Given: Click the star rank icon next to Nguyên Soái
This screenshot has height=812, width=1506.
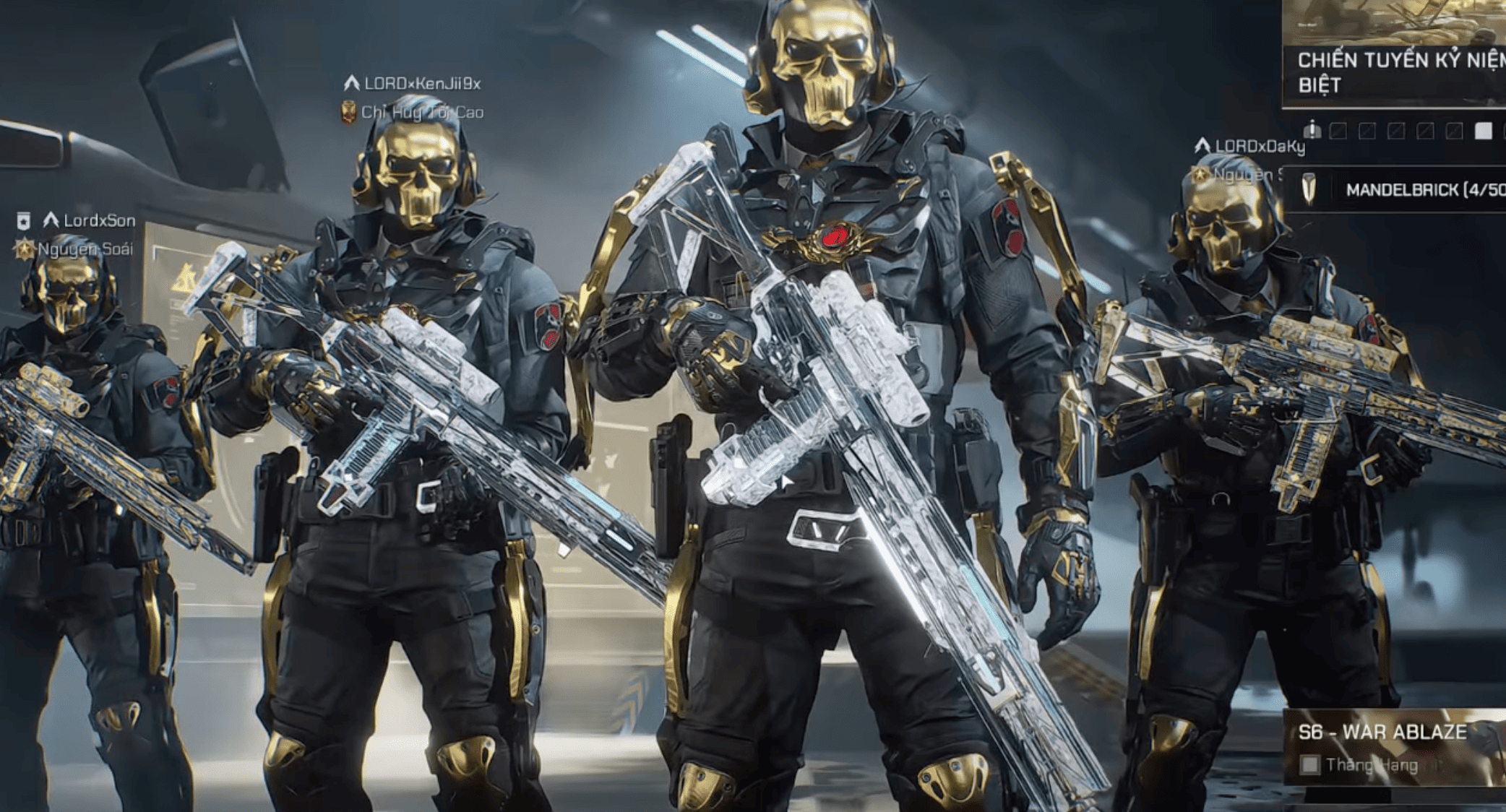Looking at the screenshot, I should coord(25,250).
